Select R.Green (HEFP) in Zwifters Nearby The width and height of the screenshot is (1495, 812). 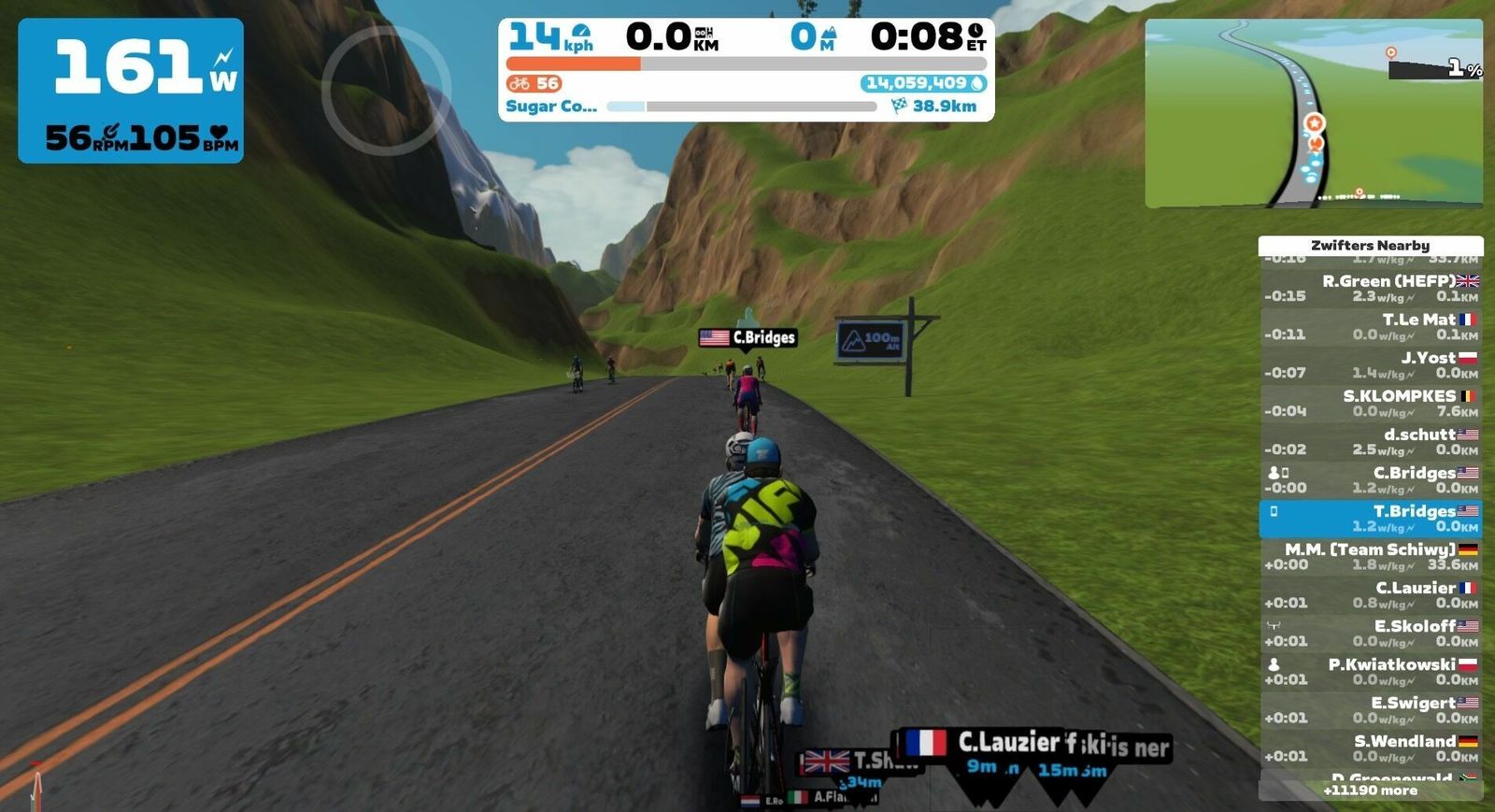coord(1371,288)
